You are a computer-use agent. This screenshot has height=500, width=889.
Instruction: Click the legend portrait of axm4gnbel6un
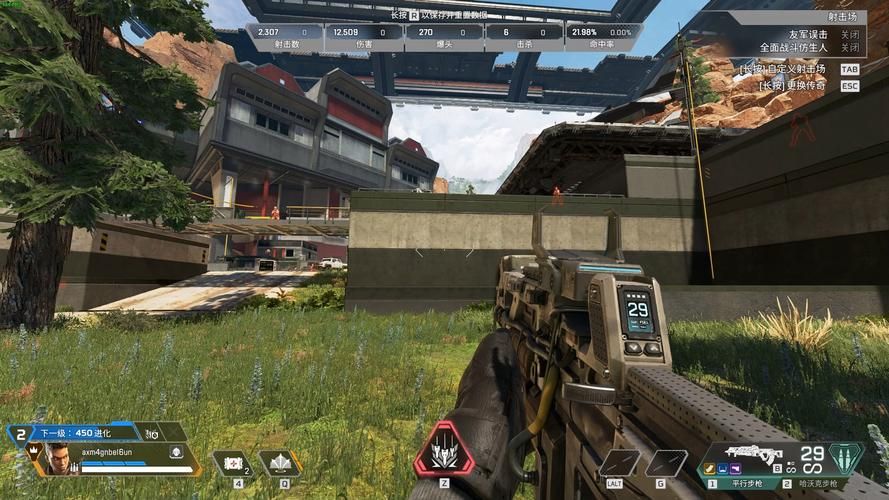coord(59,460)
